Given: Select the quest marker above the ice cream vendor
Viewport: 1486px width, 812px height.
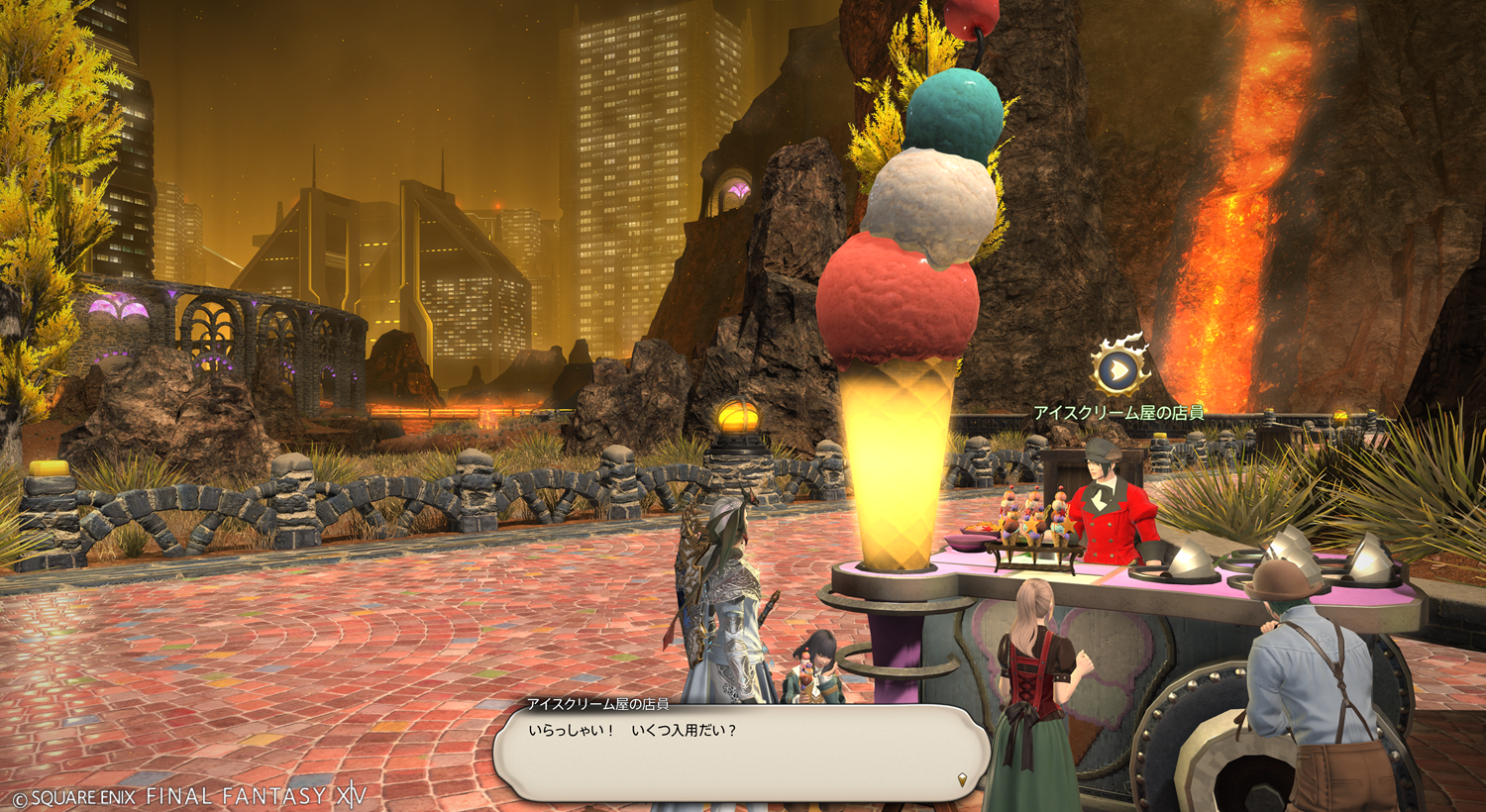Looking at the screenshot, I should pyautogui.click(x=1117, y=369).
